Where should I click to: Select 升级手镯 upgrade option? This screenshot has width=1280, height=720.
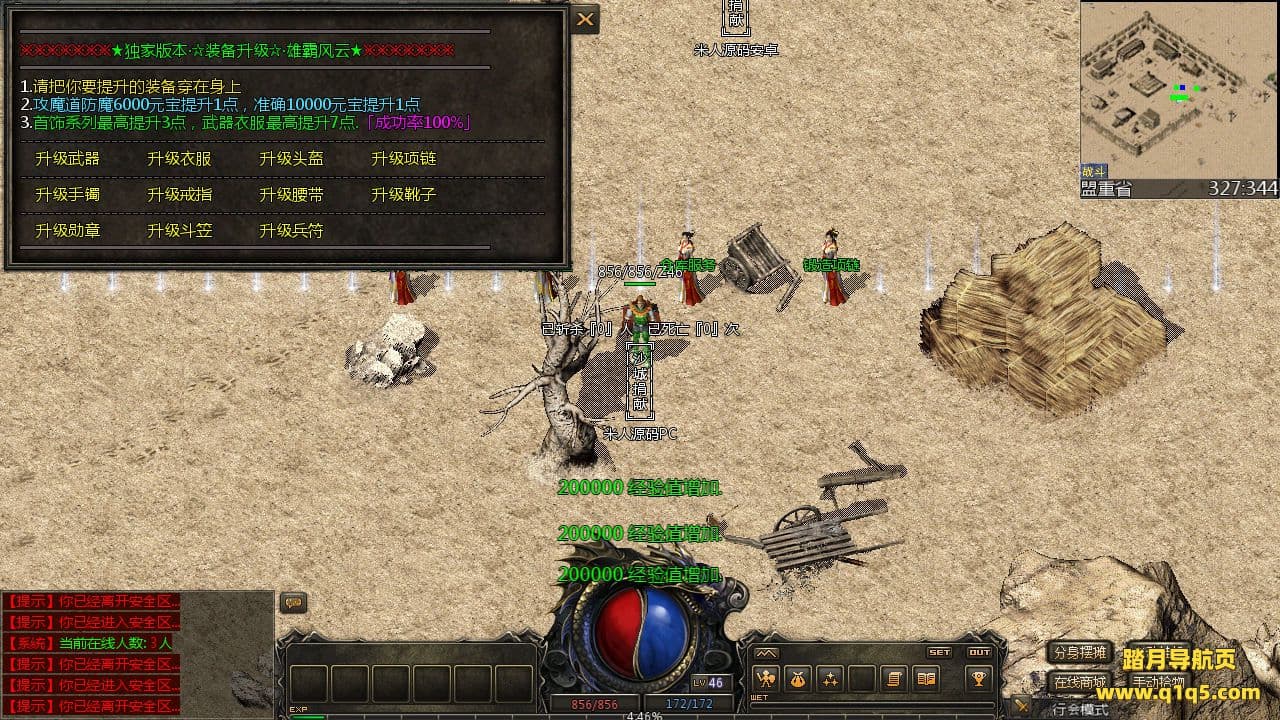pos(68,194)
